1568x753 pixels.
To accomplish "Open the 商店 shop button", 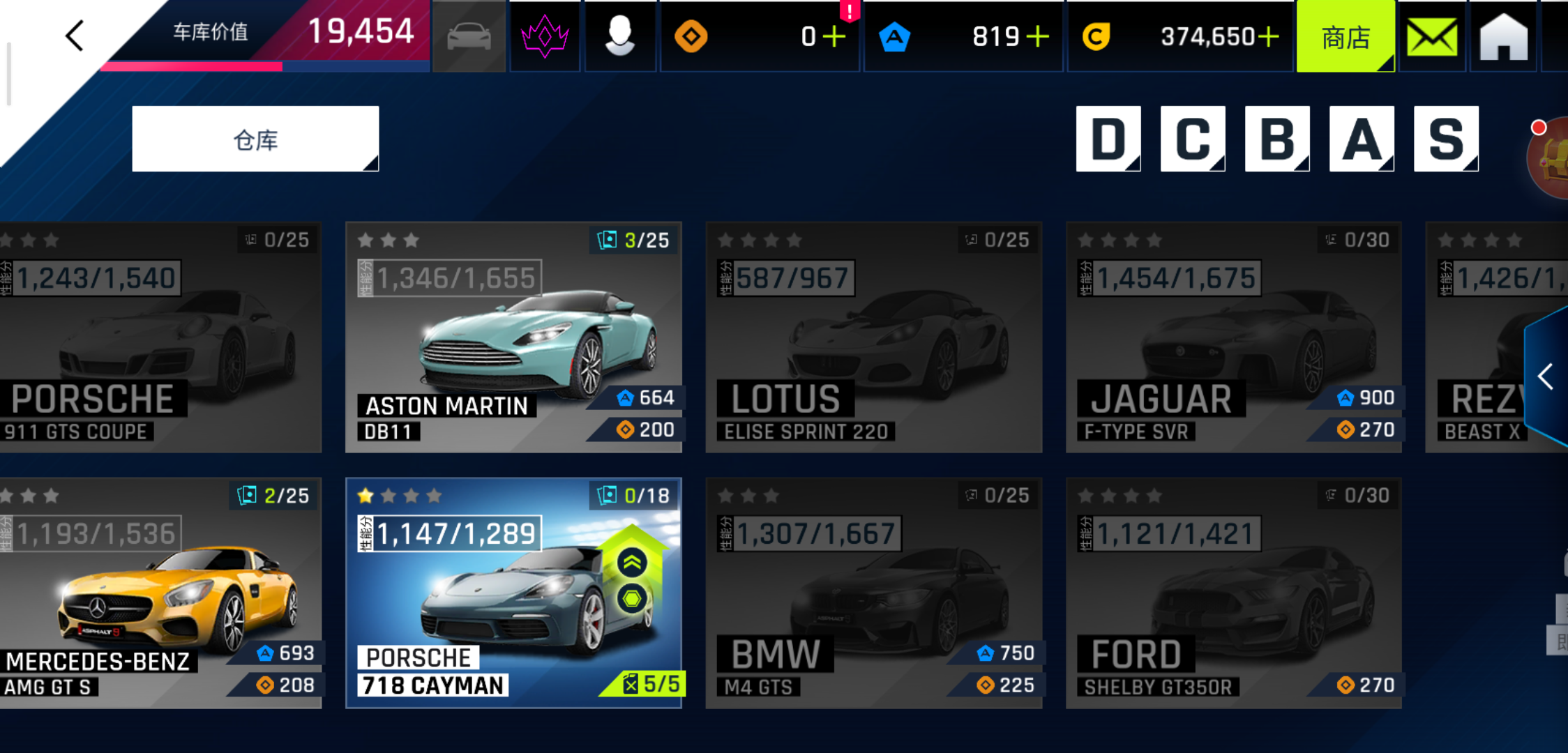I will [x=1345, y=37].
